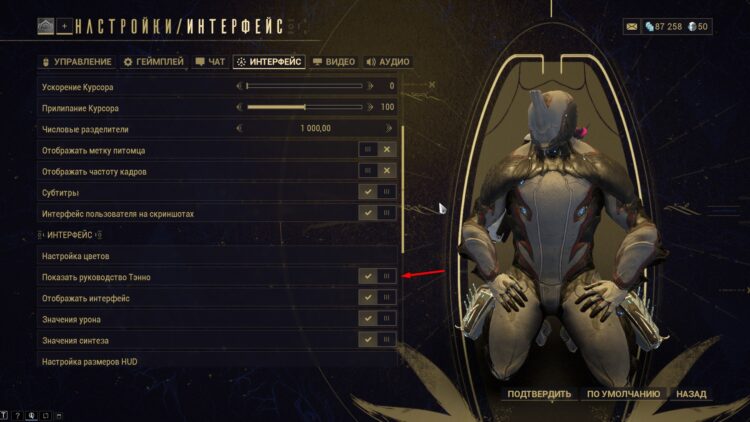Toggle the Значения урона switch
The width and height of the screenshot is (750, 422).
(378, 319)
